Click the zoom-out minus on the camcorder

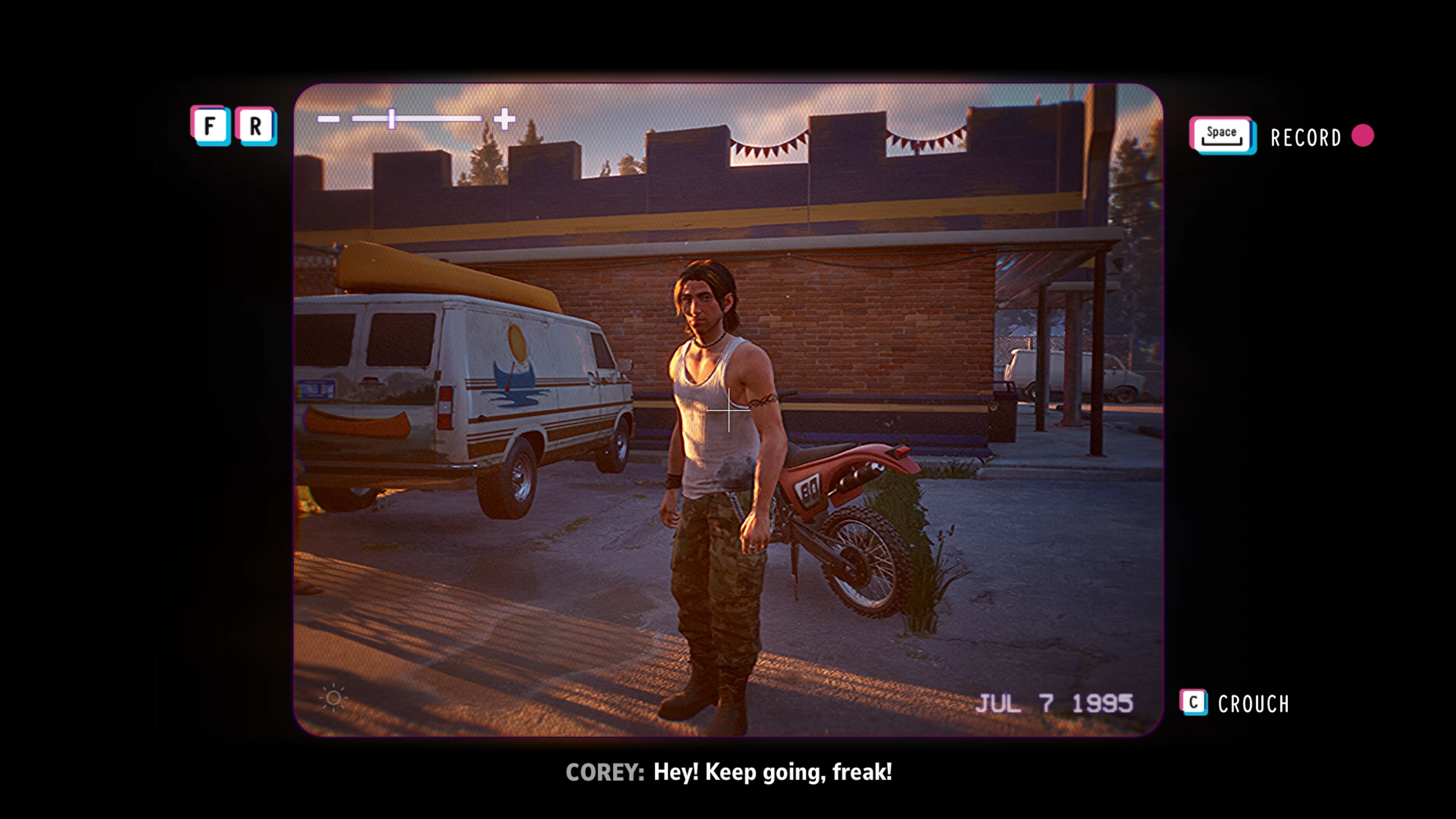[x=328, y=119]
